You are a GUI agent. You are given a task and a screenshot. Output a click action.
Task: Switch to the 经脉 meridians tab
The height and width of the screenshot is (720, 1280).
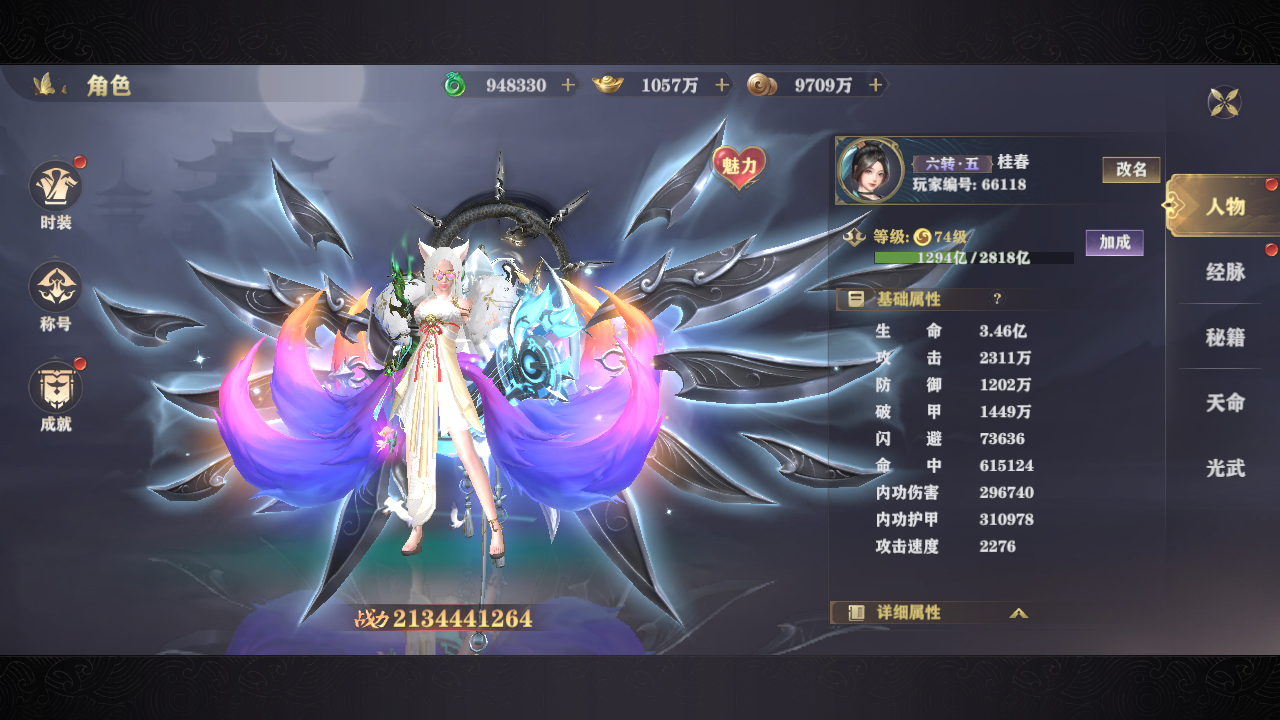click(x=1225, y=272)
